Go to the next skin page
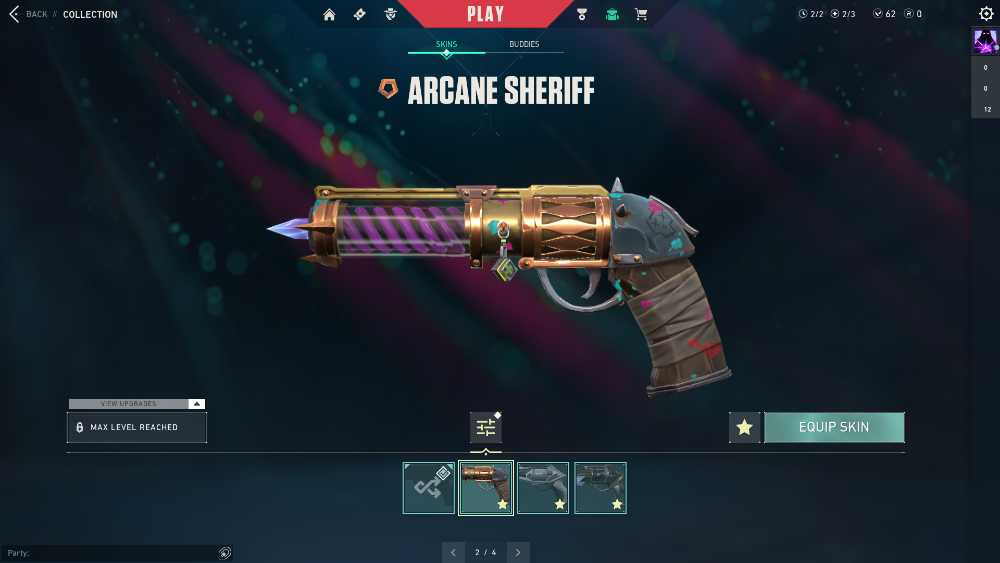Screen dimensions: 1000x563 pyautogui.click(x=518, y=552)
